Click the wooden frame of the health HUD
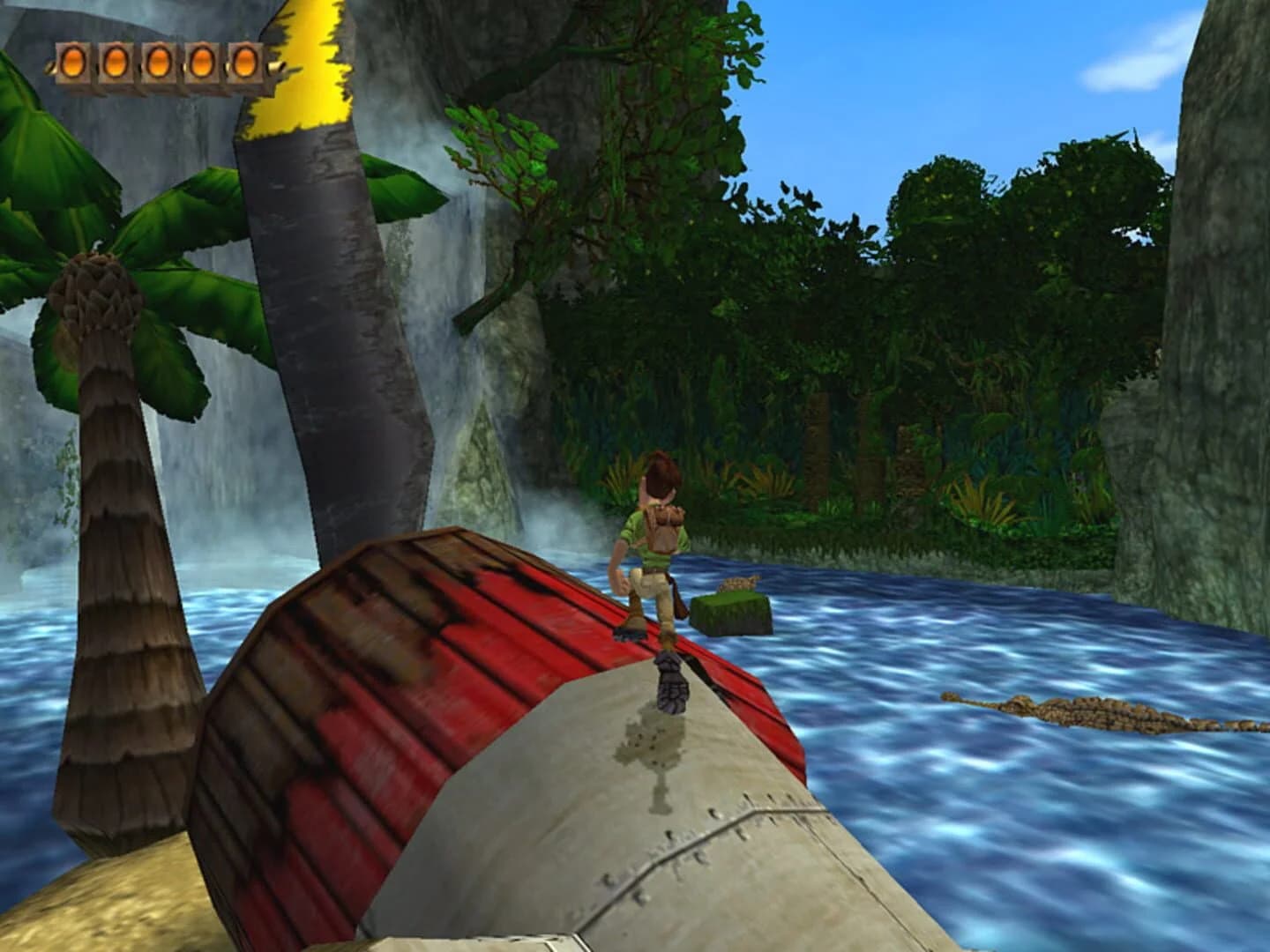The image size is (1270, 952). pyautogui.click(x=158, y=84)
